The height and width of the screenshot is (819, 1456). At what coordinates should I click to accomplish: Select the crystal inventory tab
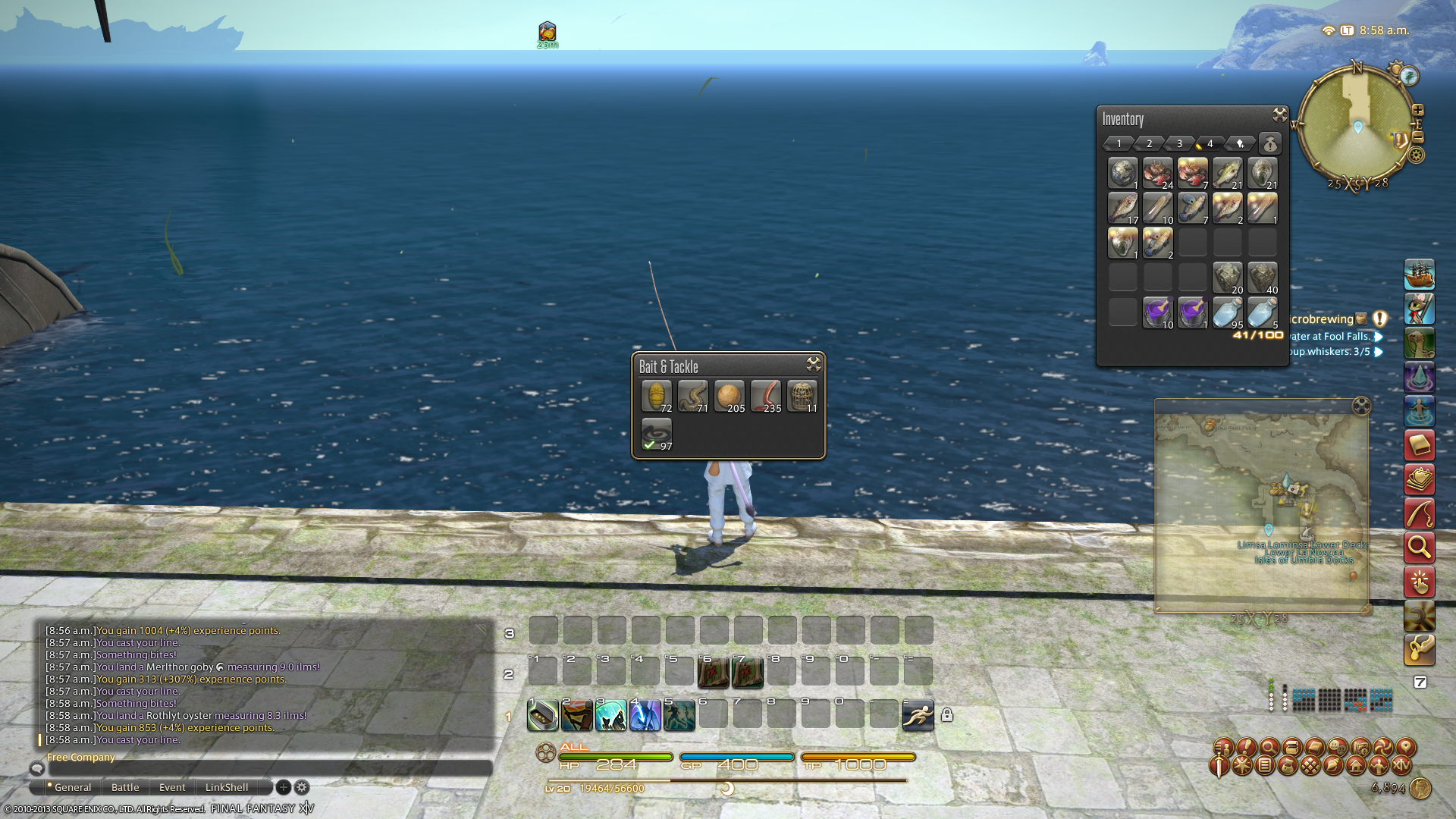click(1240, 143)
